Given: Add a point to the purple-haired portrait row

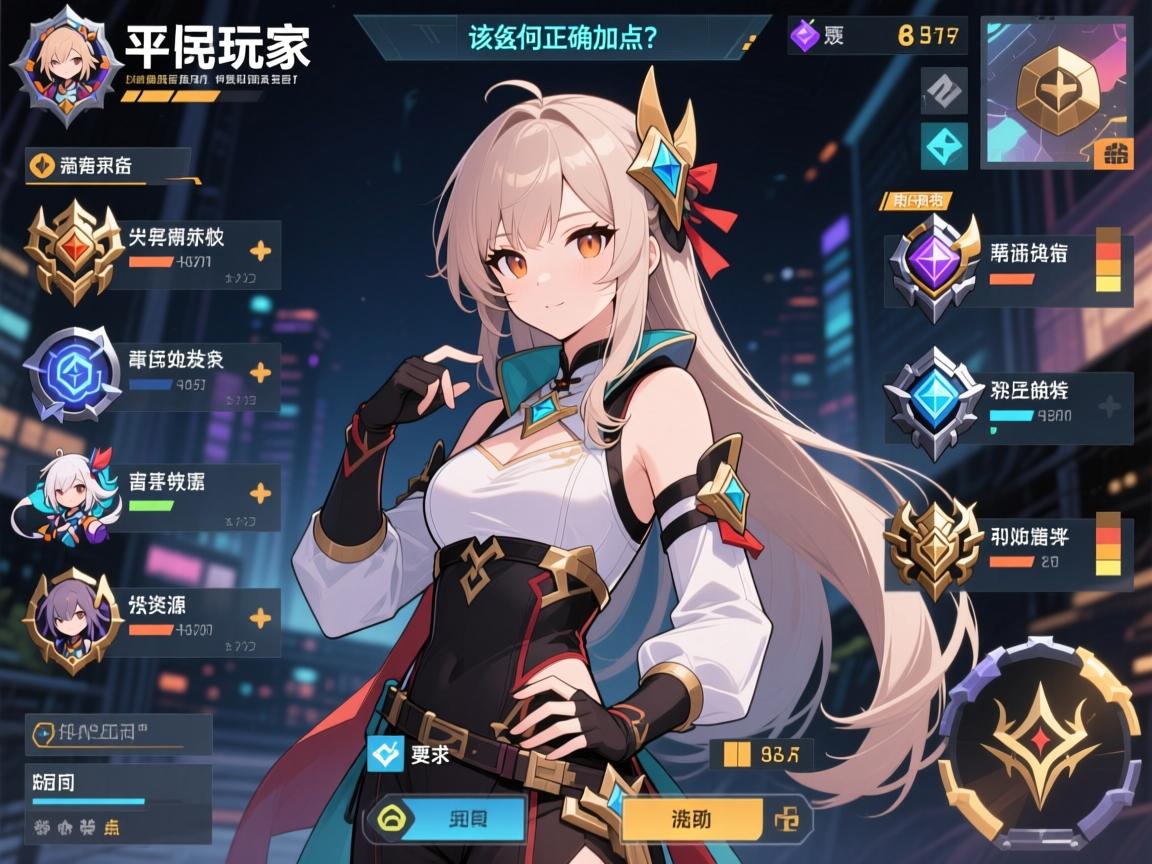Looking at the screenshot, I should 259,617.
